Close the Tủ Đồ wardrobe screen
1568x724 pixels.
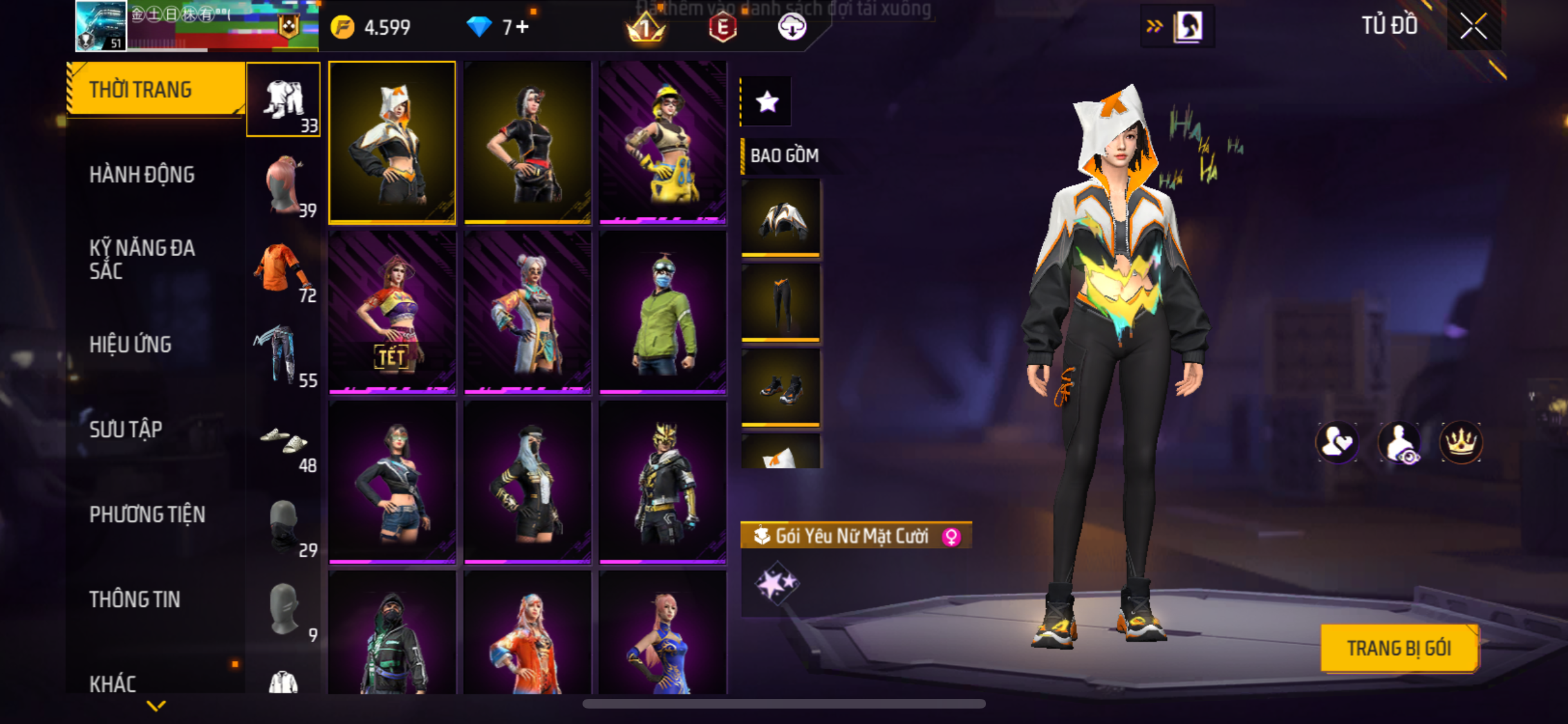click(1473, 26)
